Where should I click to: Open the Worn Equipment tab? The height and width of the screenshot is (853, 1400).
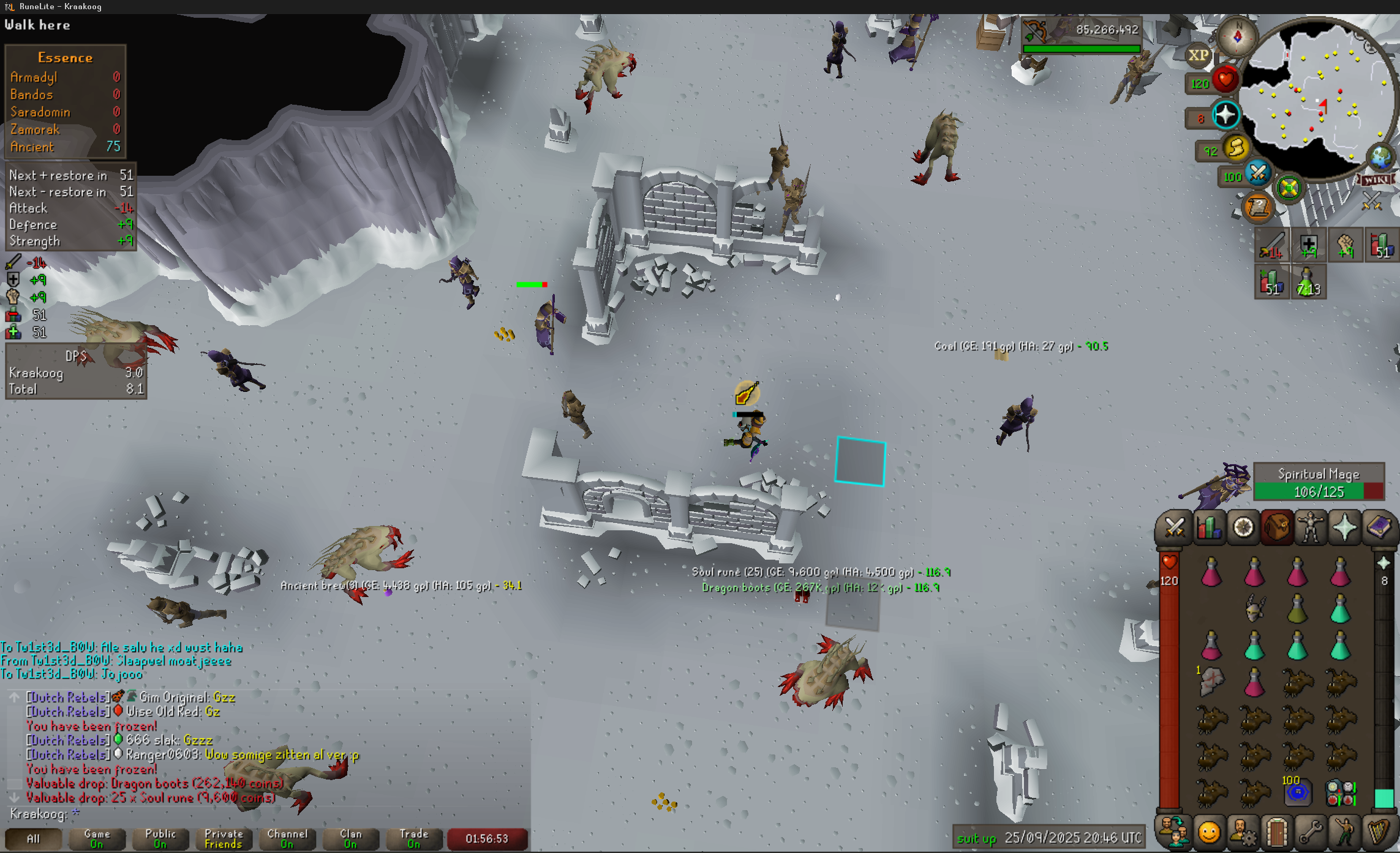pos(1311,528)
